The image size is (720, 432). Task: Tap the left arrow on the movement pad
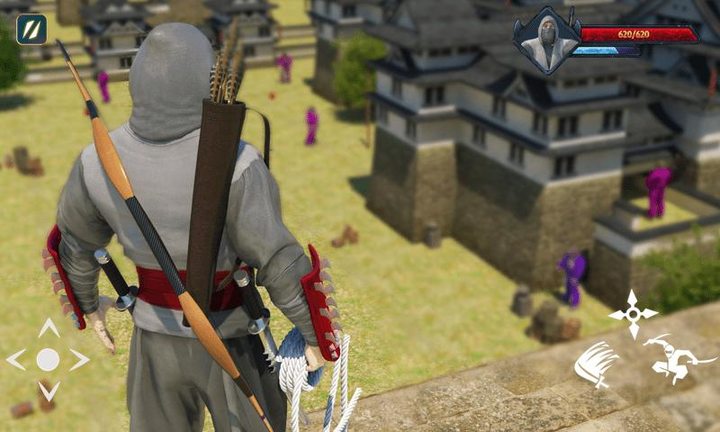16,360
